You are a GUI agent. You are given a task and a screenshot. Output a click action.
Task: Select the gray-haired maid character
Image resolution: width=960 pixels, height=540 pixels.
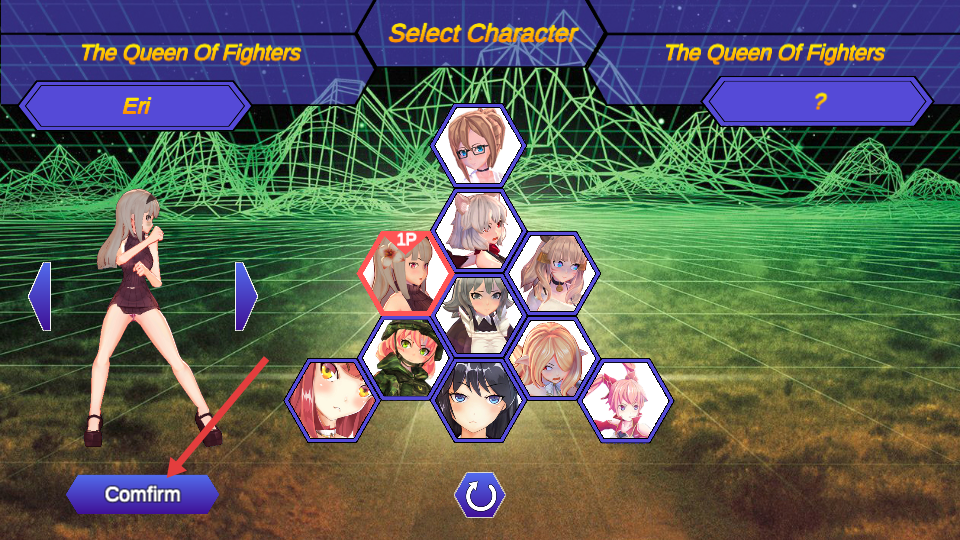478,314
